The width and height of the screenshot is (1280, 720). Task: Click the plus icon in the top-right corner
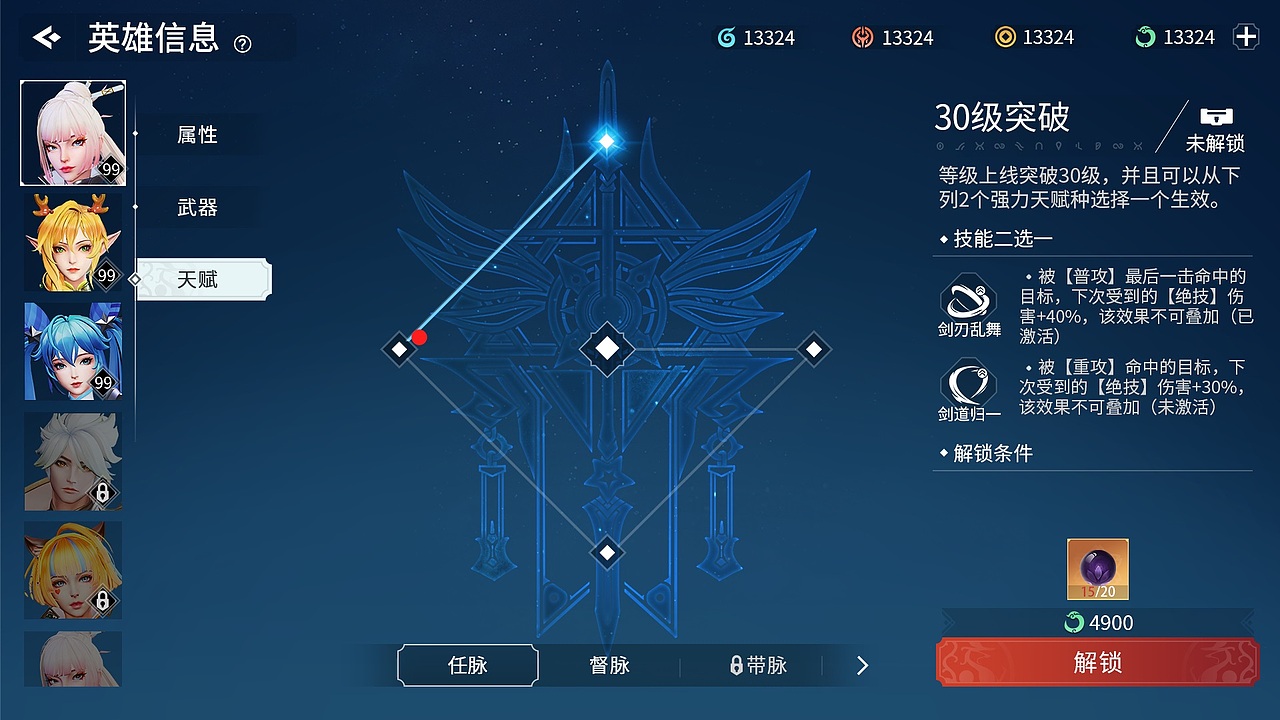pyautogui.click(x=1245, y=36)
